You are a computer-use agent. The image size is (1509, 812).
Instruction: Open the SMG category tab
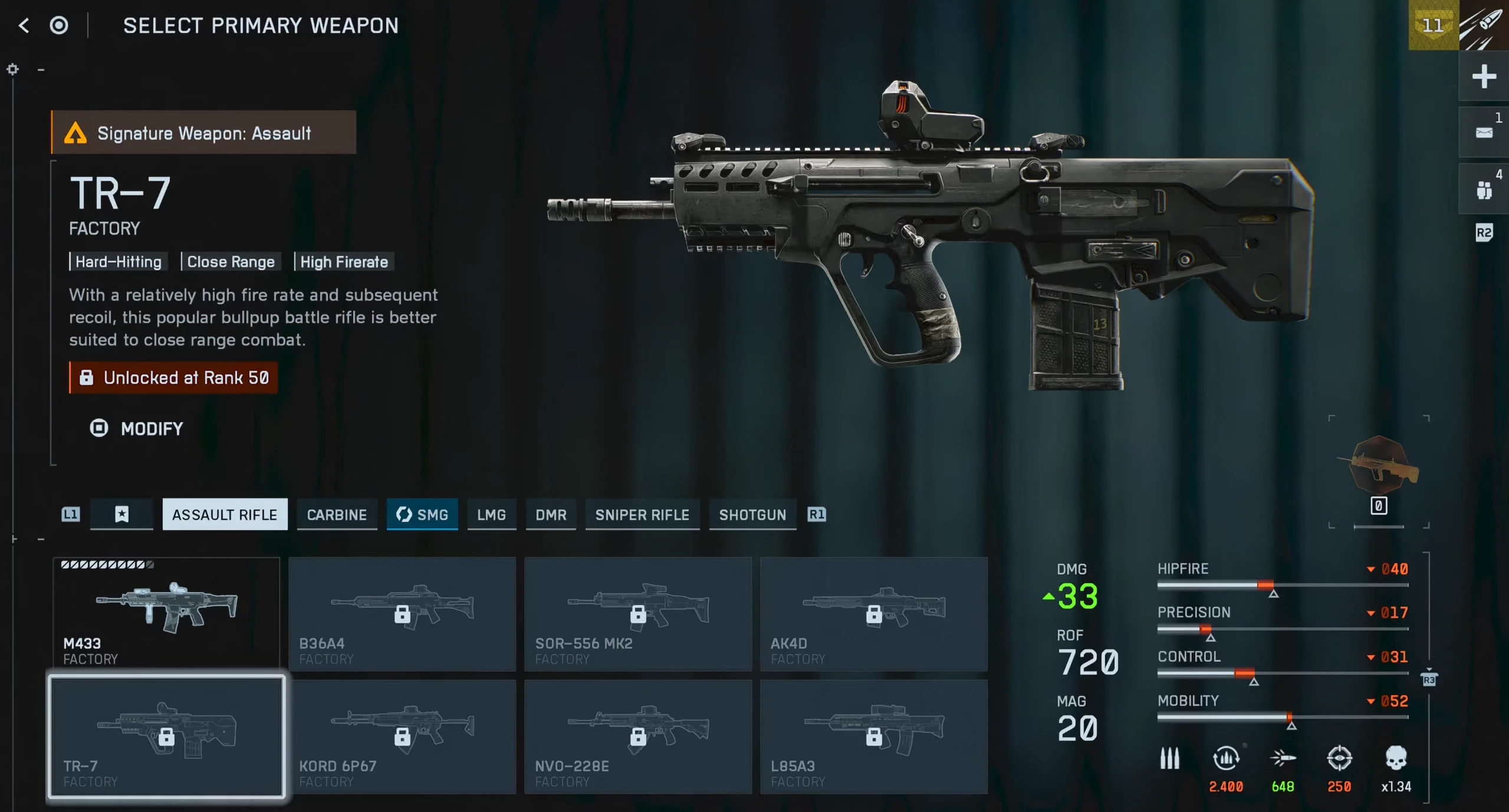coord(422,515)
